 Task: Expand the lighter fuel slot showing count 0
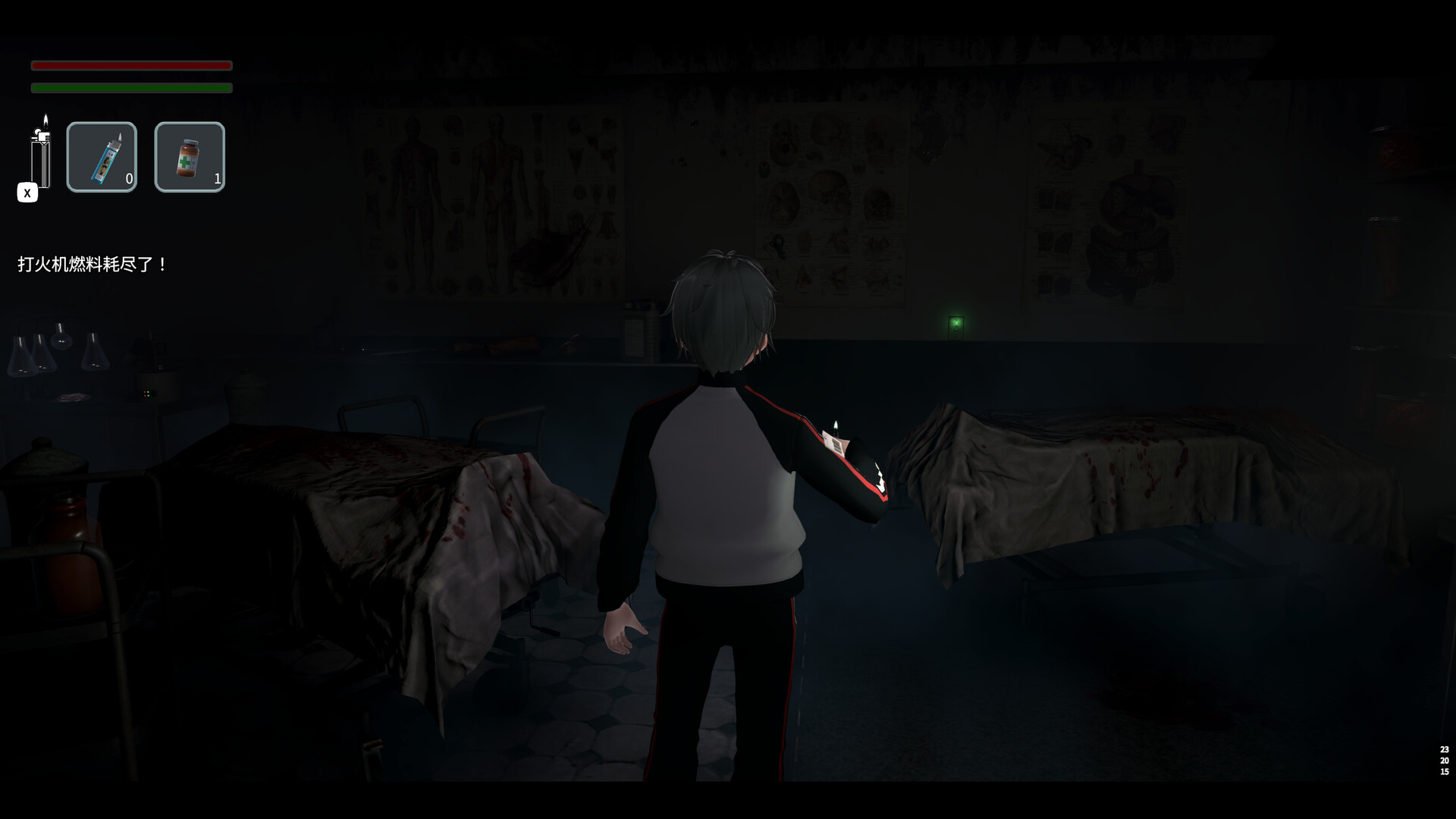pyautogui.click(x=102, y=157)
